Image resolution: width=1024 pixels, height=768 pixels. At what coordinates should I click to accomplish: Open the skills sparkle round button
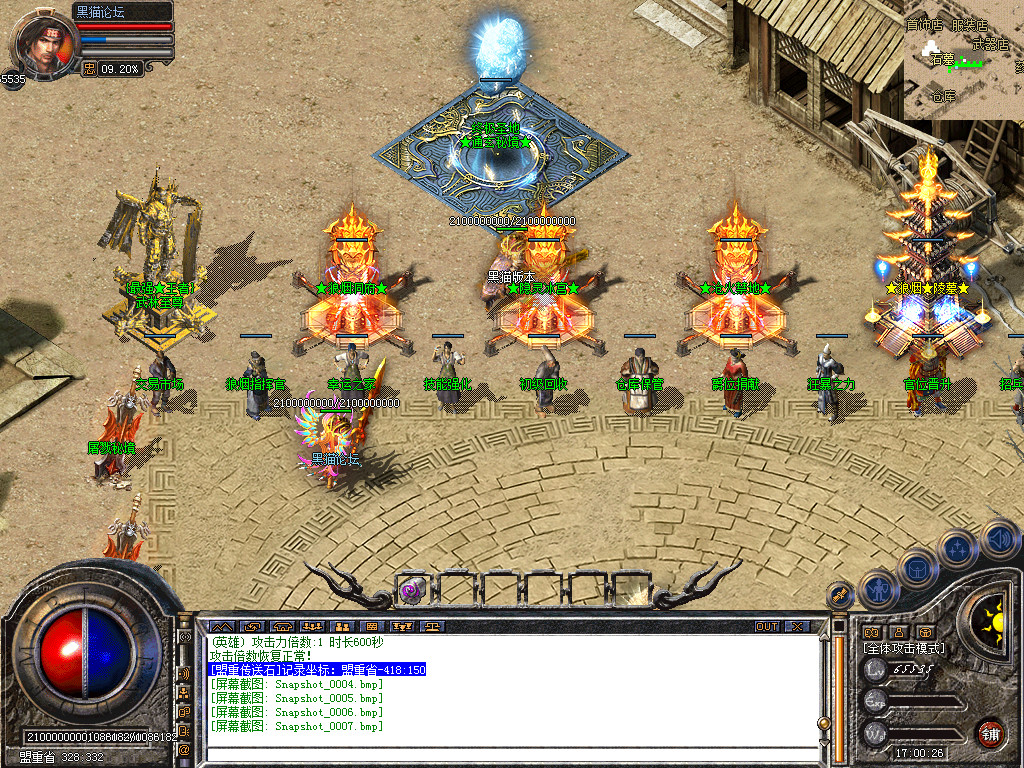(x=957, y=550)
